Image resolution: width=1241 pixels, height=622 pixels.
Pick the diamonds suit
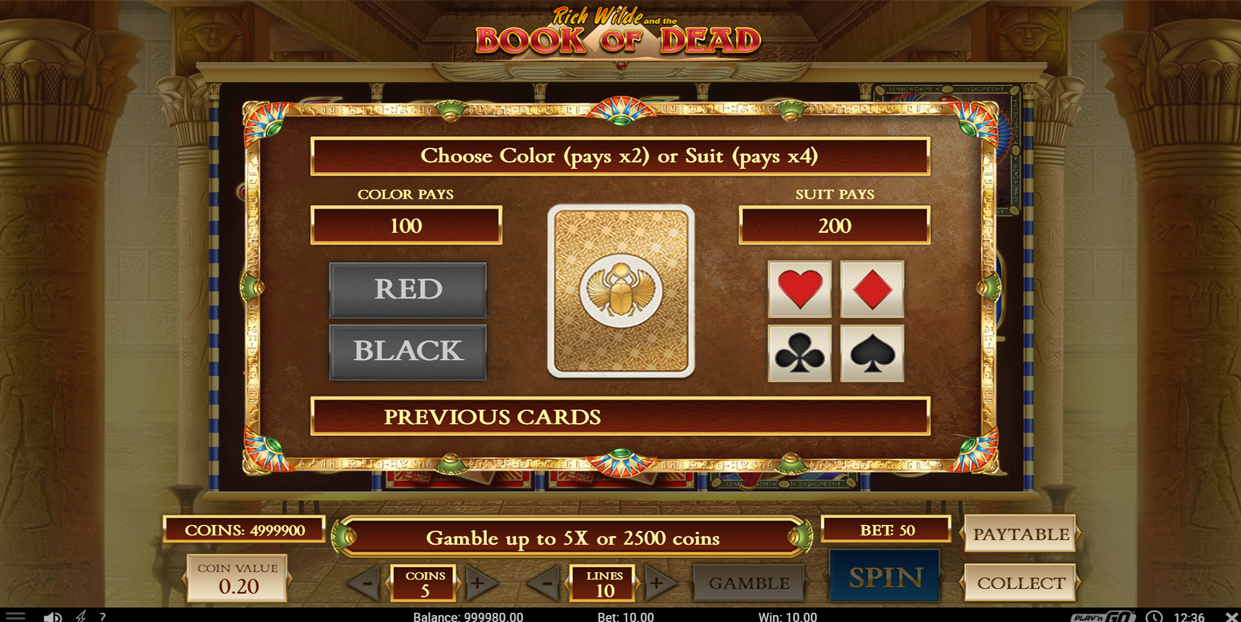tap(872, 289)
